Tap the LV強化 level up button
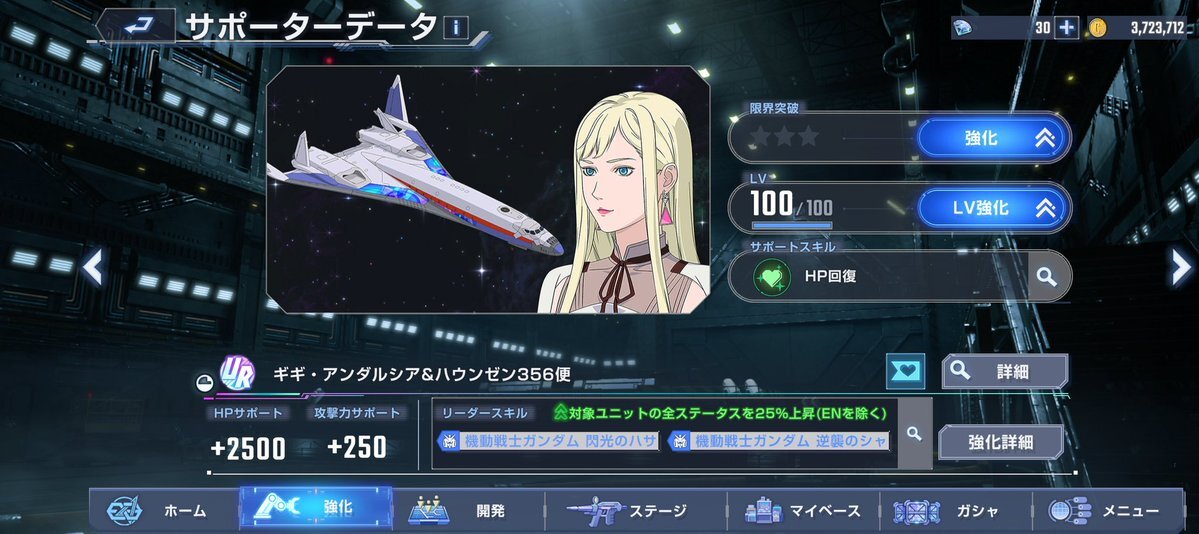This screenshot has width=1199, height=534. click(994, 208)
